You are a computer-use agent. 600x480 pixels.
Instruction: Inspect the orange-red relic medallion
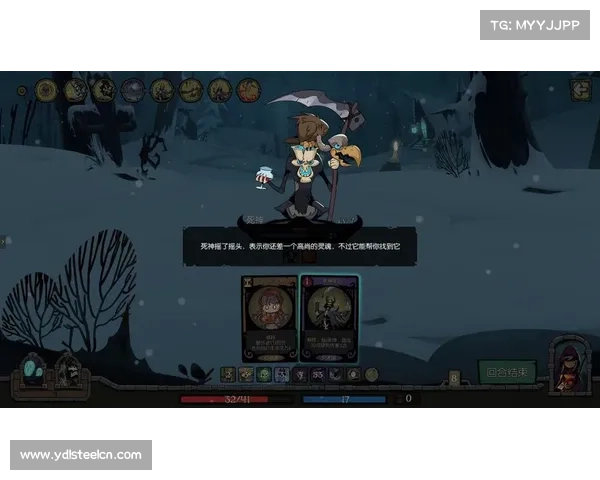tap(249, 90)
